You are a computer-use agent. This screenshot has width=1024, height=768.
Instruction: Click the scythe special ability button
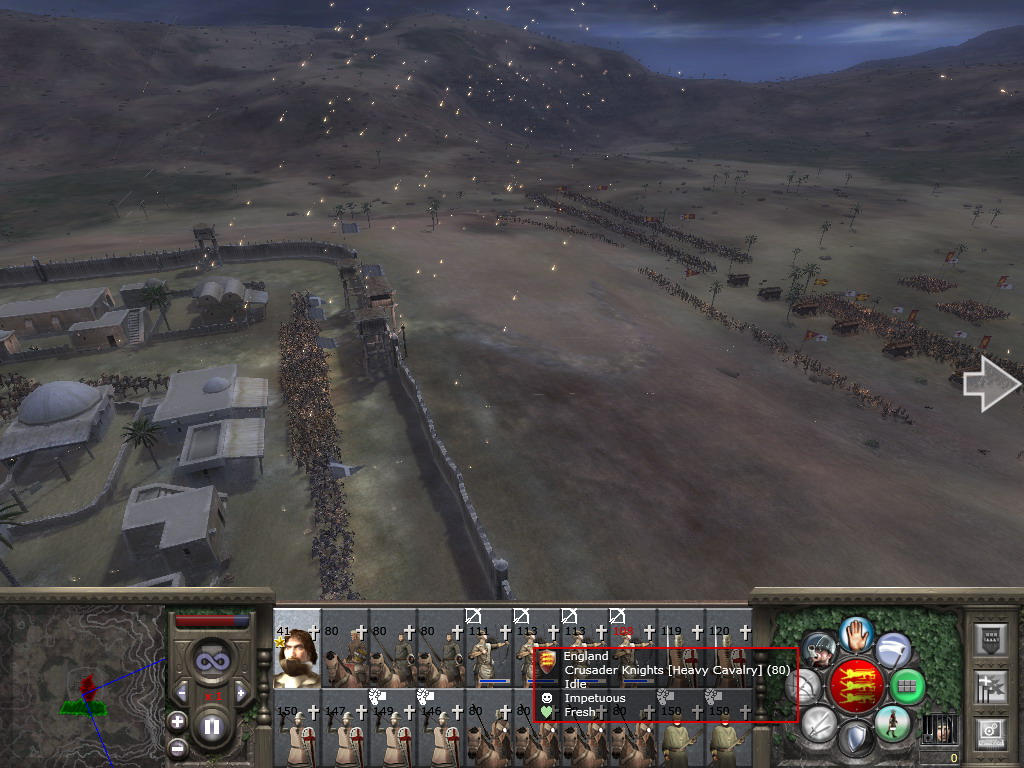(893, 649)
